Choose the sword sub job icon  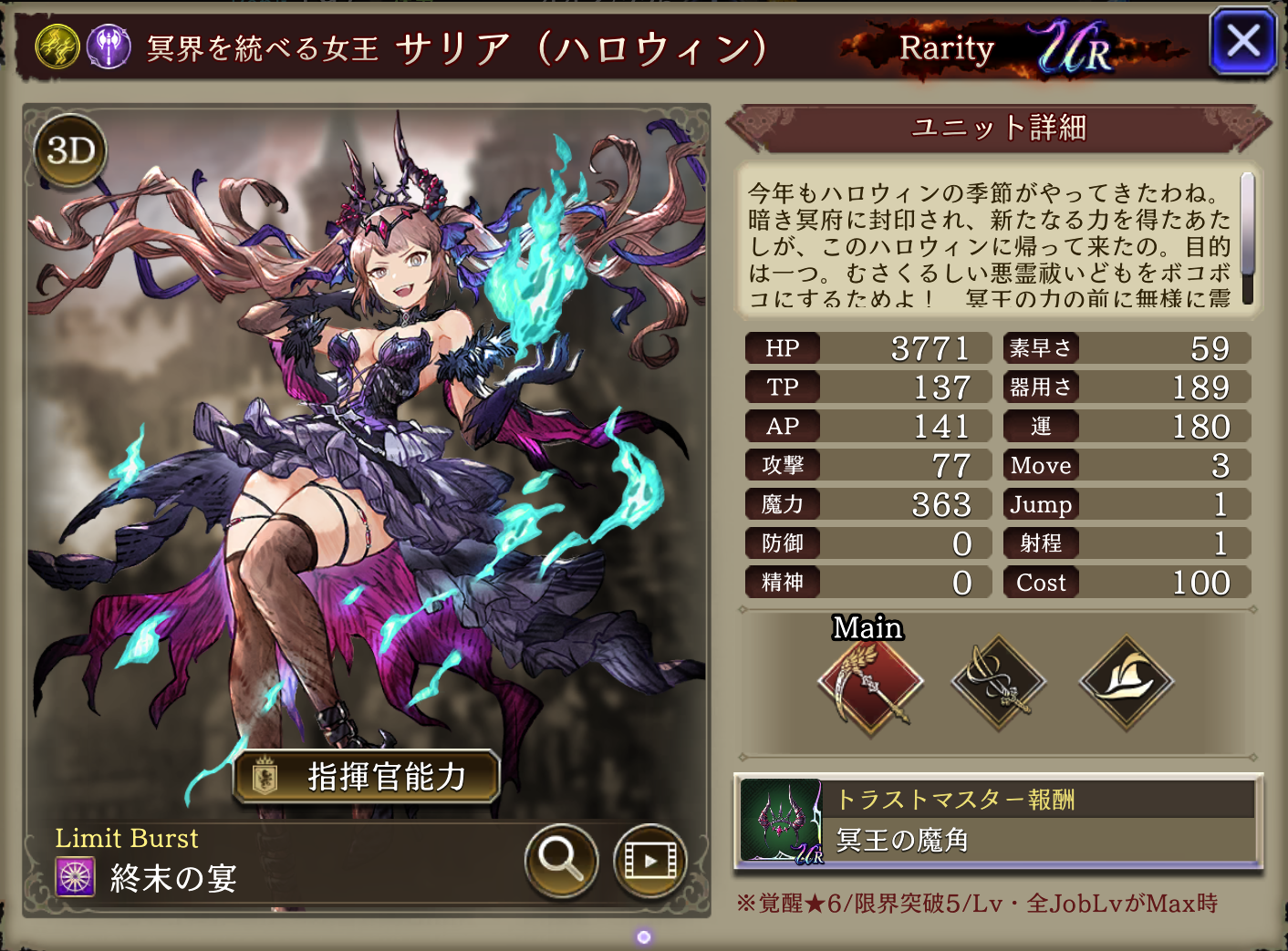[x=999, y=683]
